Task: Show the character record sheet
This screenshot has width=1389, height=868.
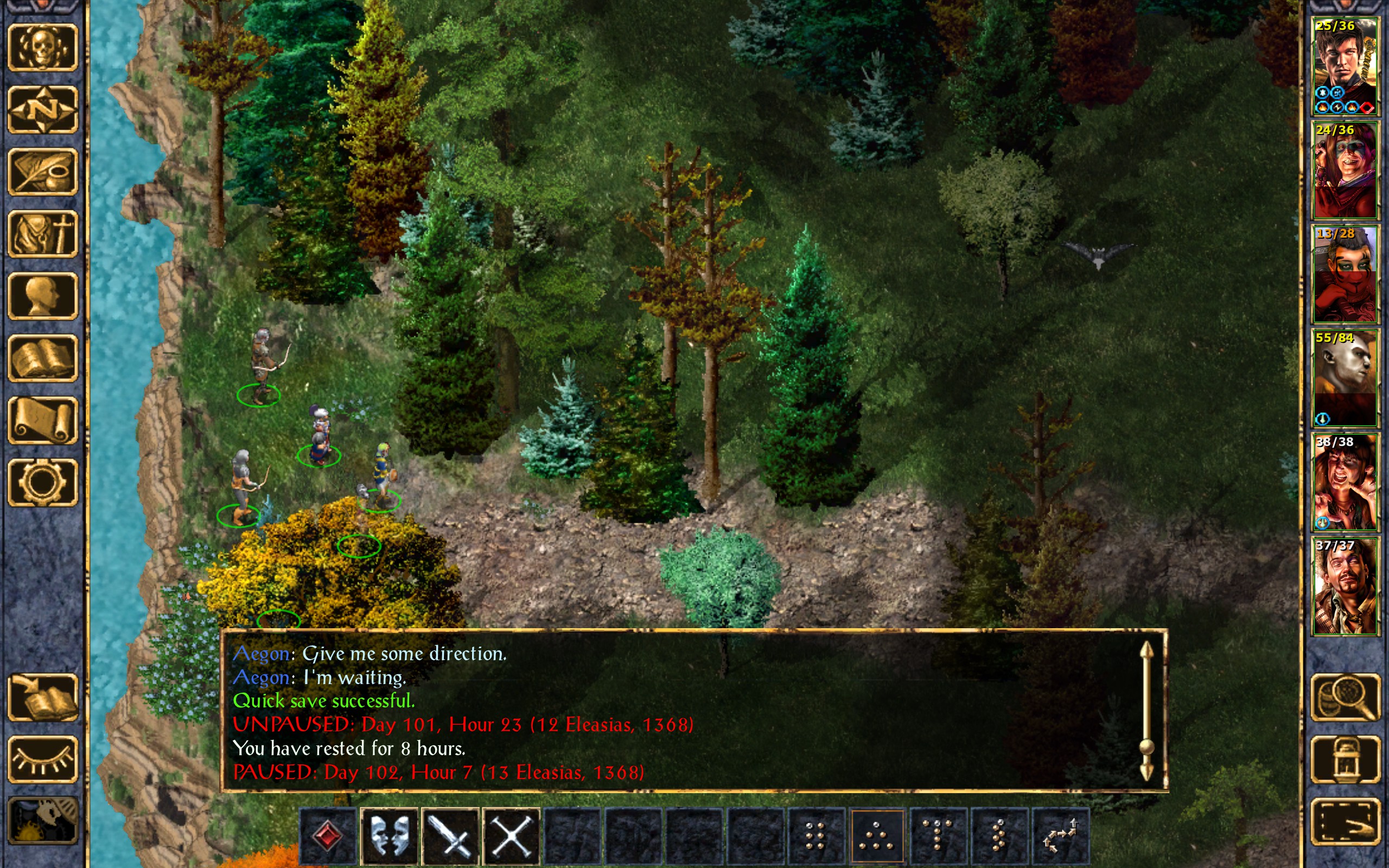Action: coord(42,296)
